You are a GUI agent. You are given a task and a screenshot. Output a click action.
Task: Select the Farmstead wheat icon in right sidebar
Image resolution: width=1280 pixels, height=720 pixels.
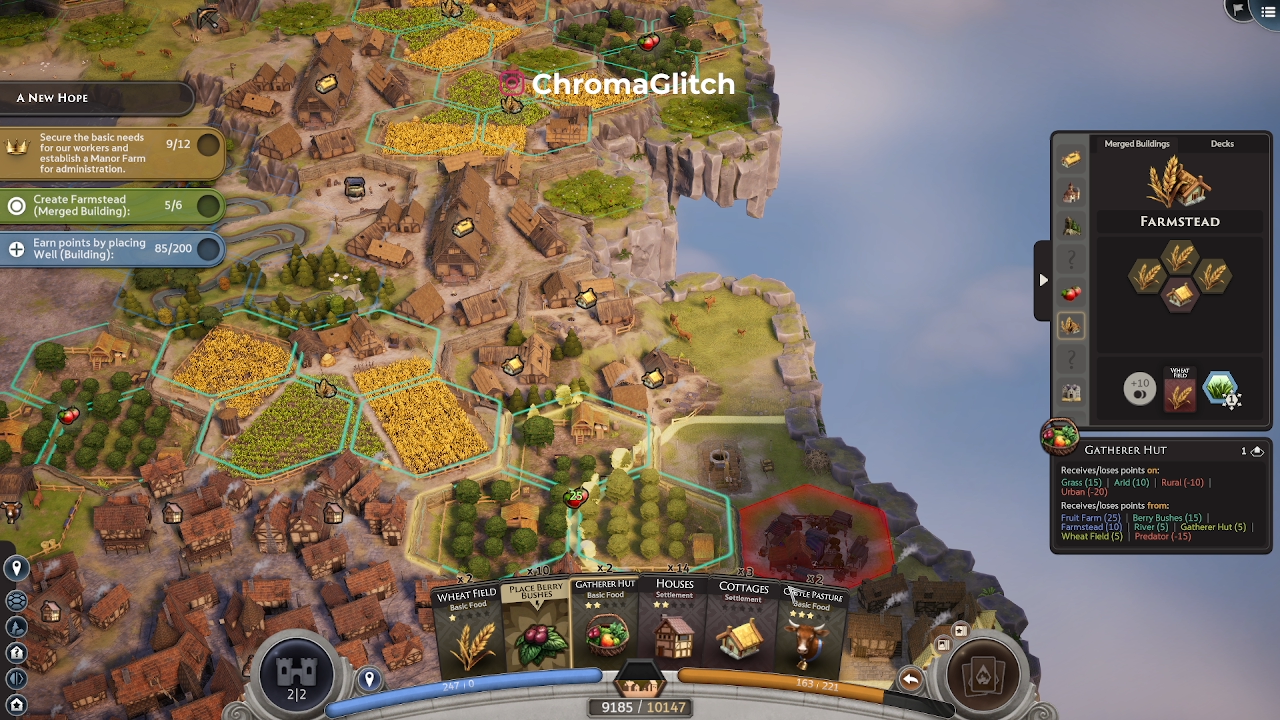(x=1071, y=327)
